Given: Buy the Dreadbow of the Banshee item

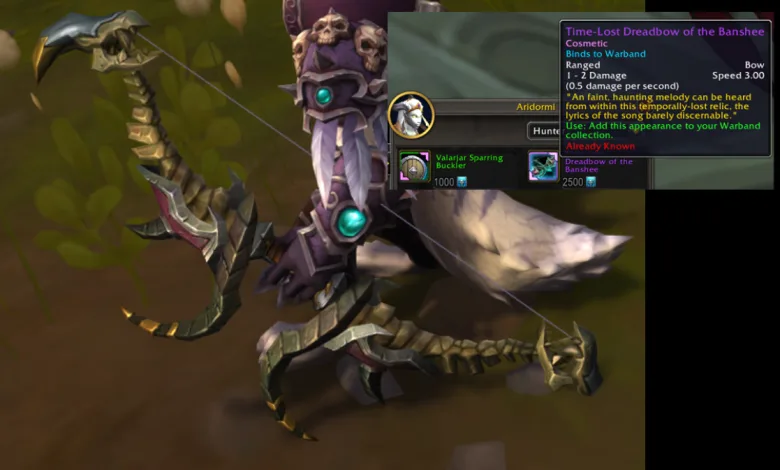Looking at the screenshot, I should [x=544, y=166].
